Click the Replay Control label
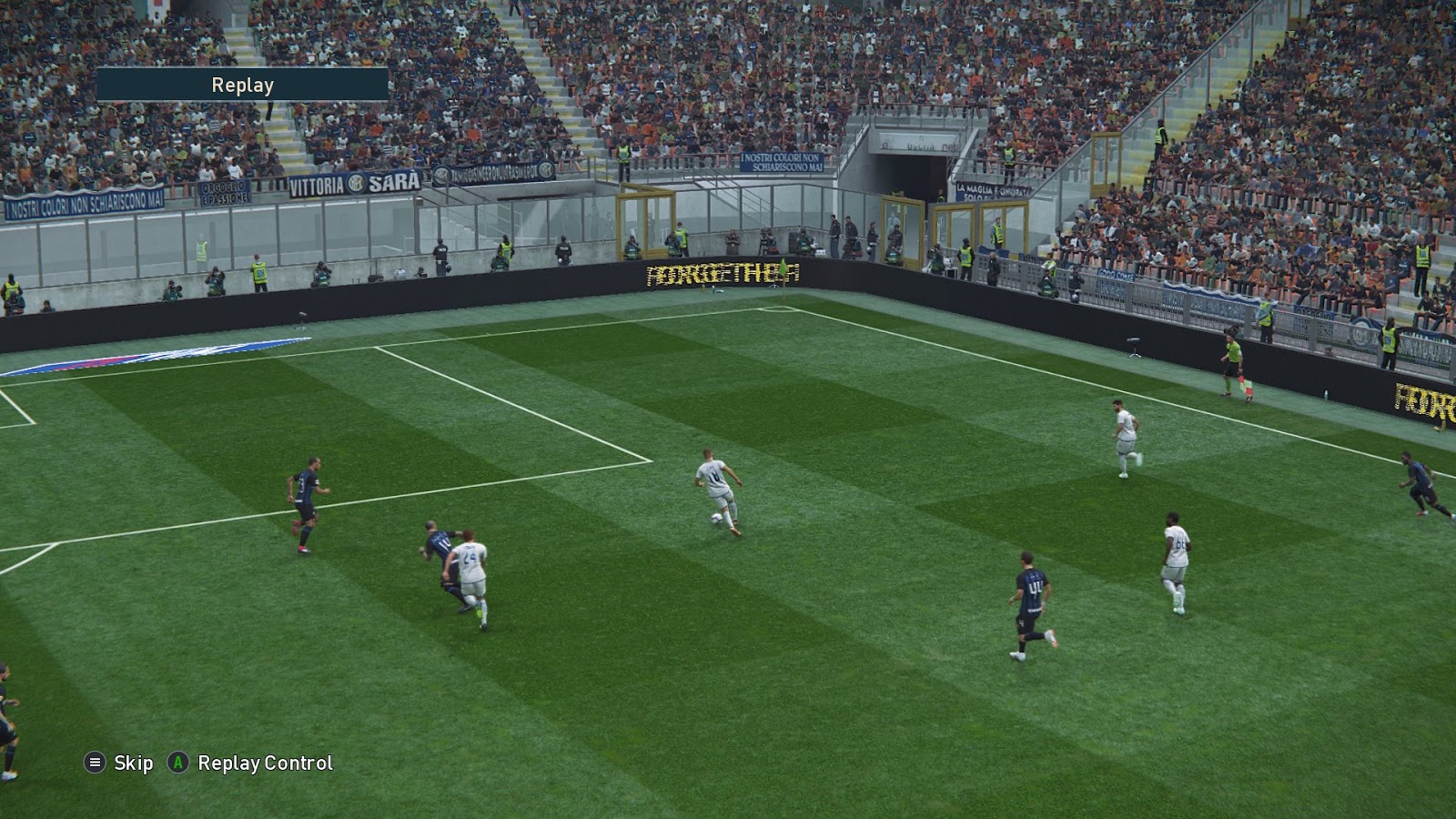Screen dimensions: 1456x819 pyautogui.click(x=262, y=764)
